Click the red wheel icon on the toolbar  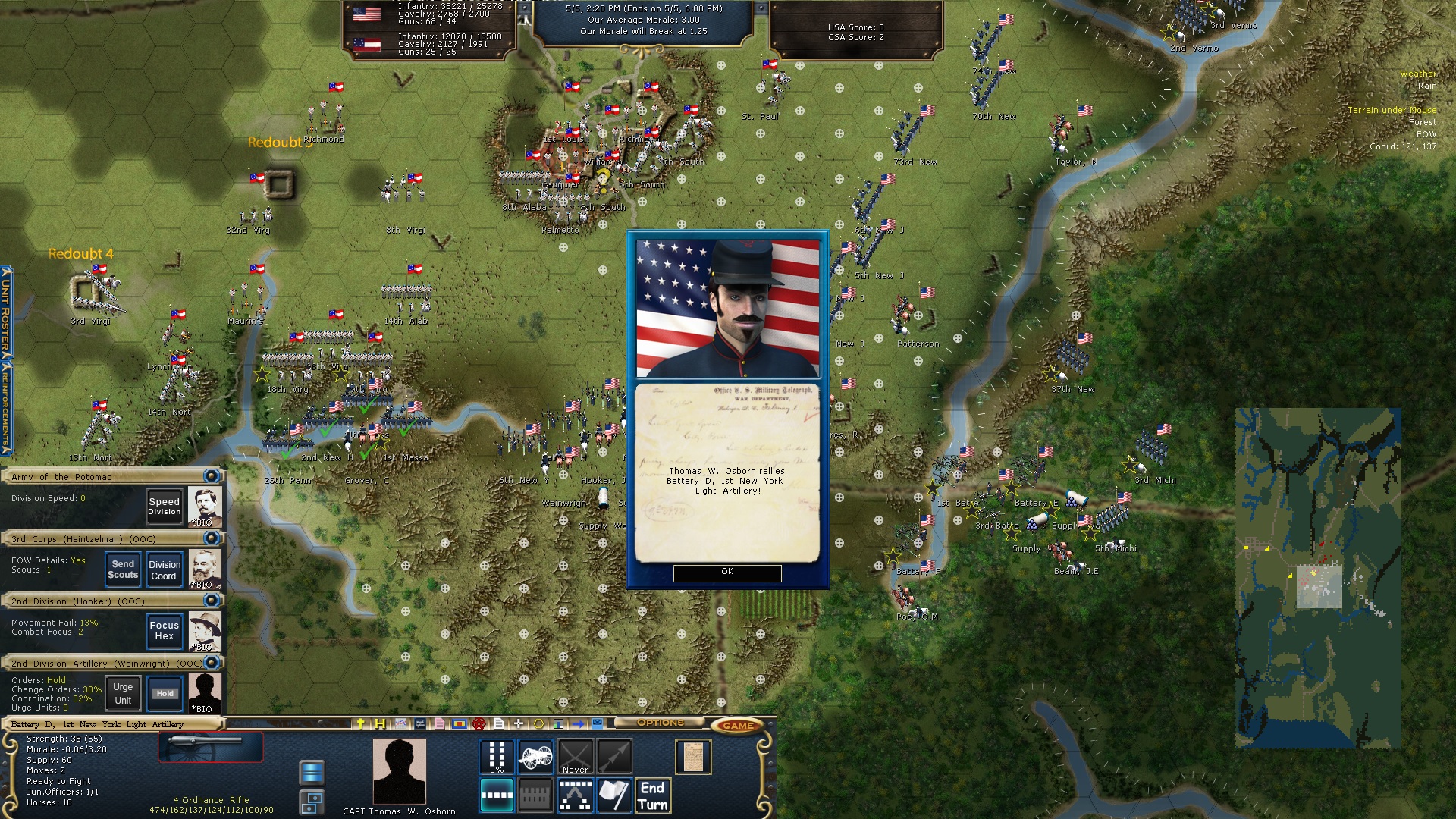point(479,723)
